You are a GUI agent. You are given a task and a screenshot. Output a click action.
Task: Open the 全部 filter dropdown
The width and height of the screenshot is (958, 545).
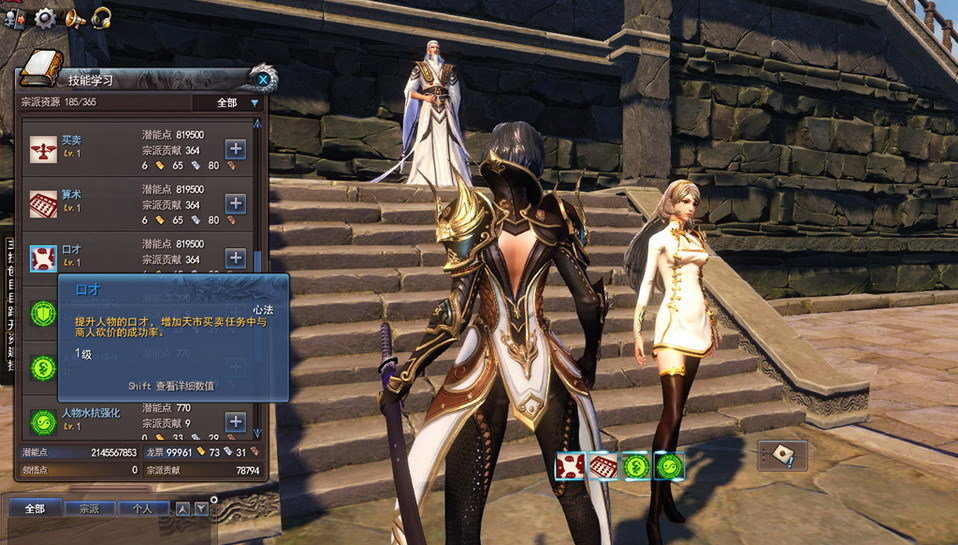236,102
